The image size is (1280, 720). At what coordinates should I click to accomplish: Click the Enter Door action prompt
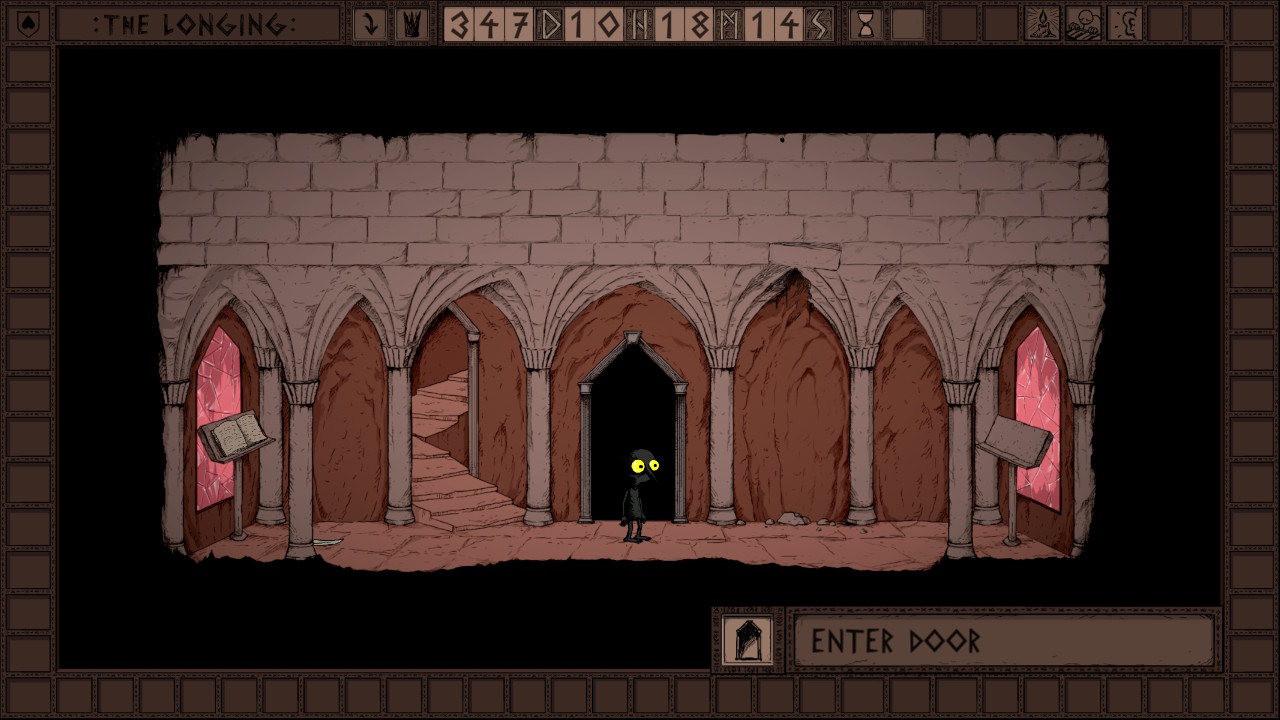1003,641
